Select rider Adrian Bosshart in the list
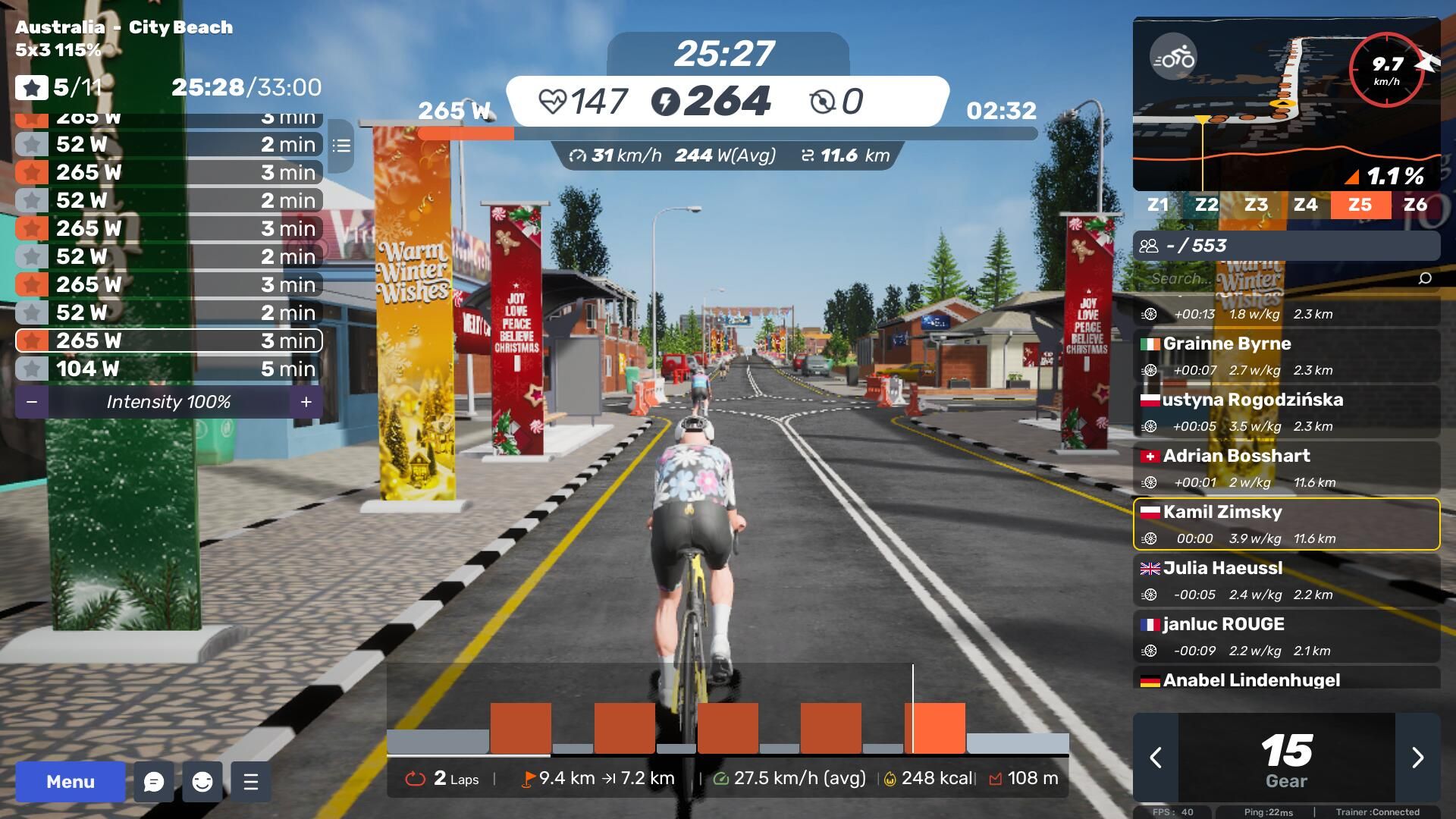Image resolution: width=1456 pixels, height=819 pixels. click(1286, 468)
